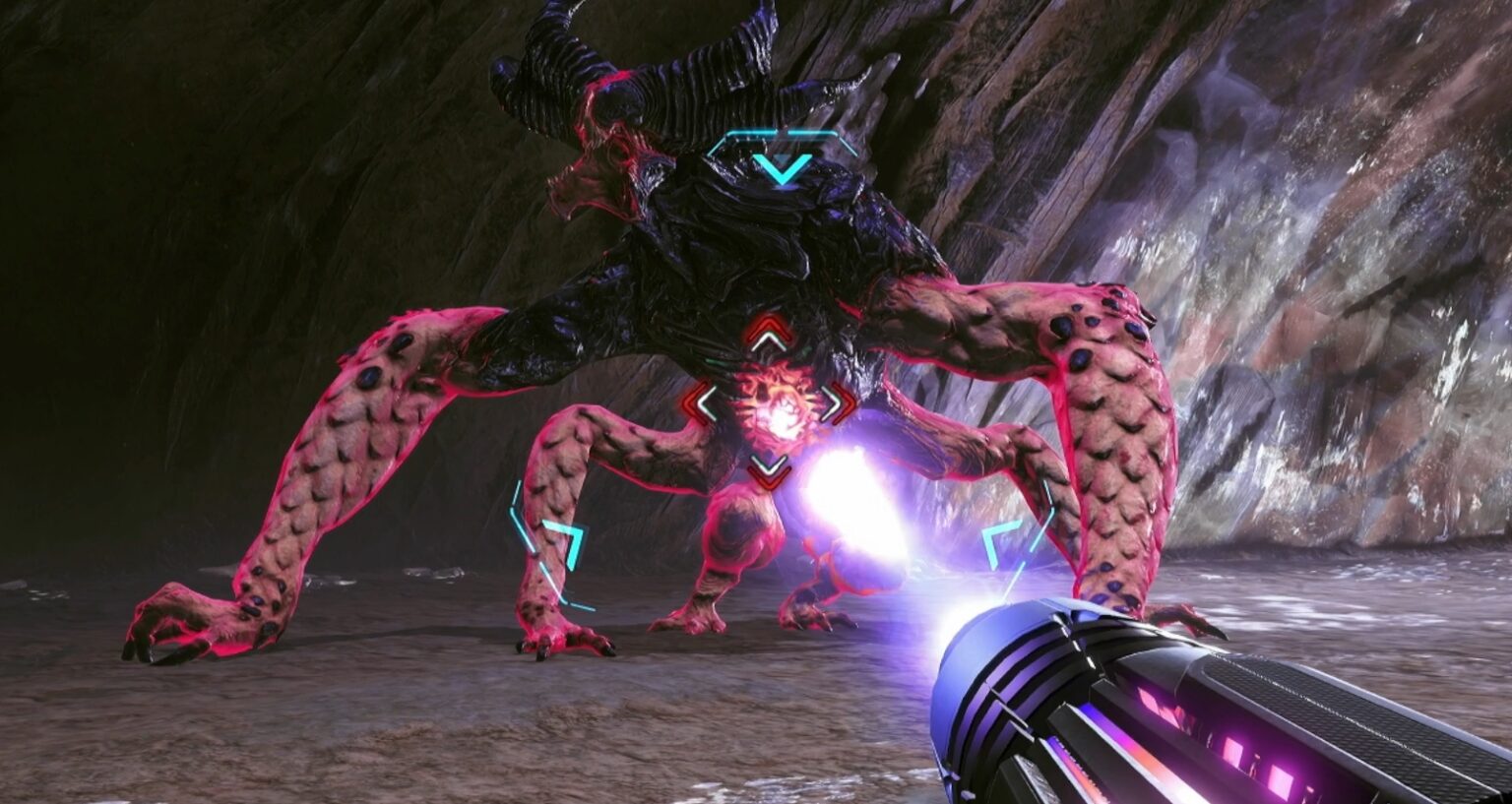
Task: Click the upper red chevron marker
Action: pos(768,326)
